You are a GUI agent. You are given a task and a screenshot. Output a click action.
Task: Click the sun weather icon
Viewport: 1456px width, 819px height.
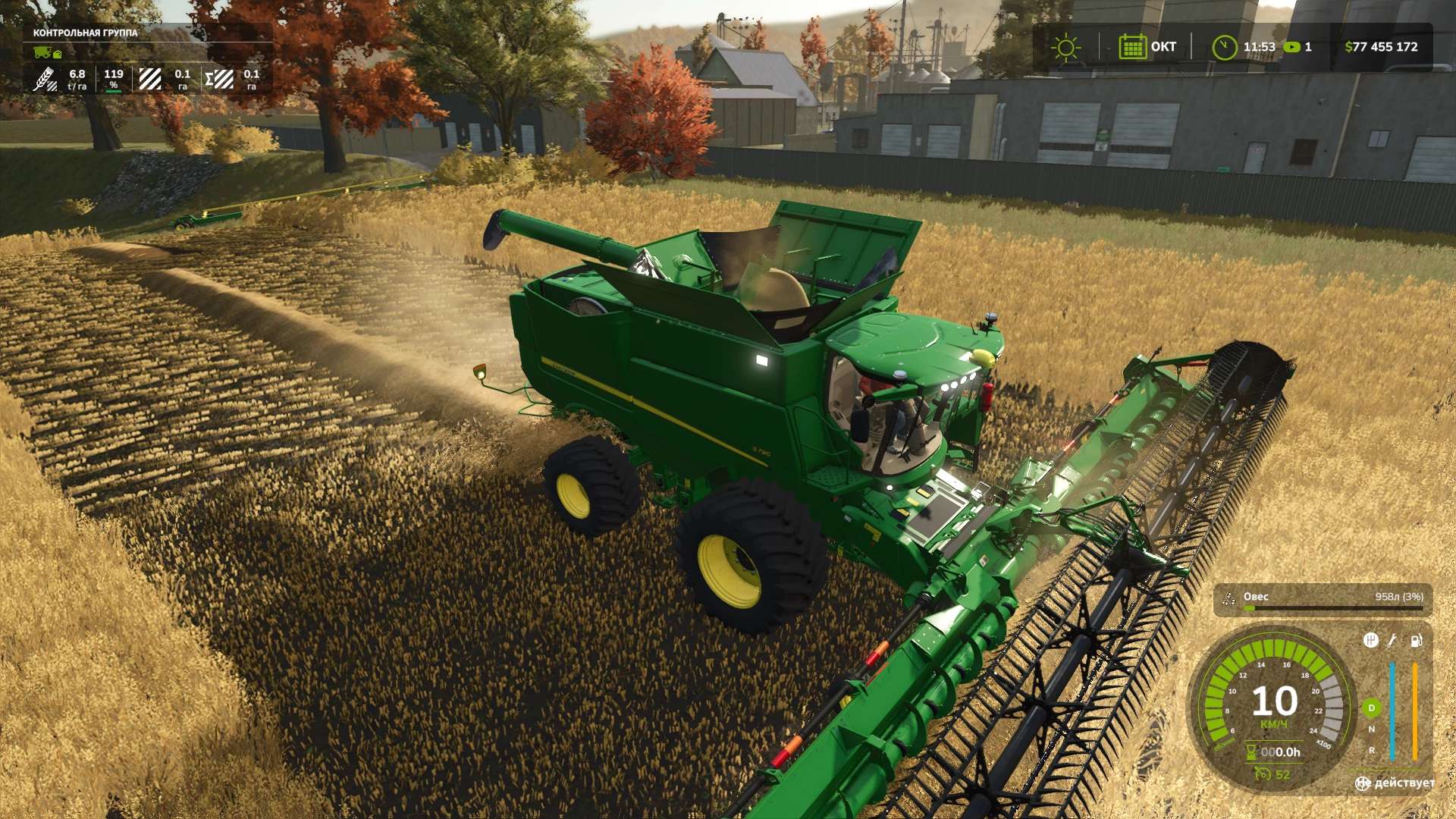click(1067, 46)
